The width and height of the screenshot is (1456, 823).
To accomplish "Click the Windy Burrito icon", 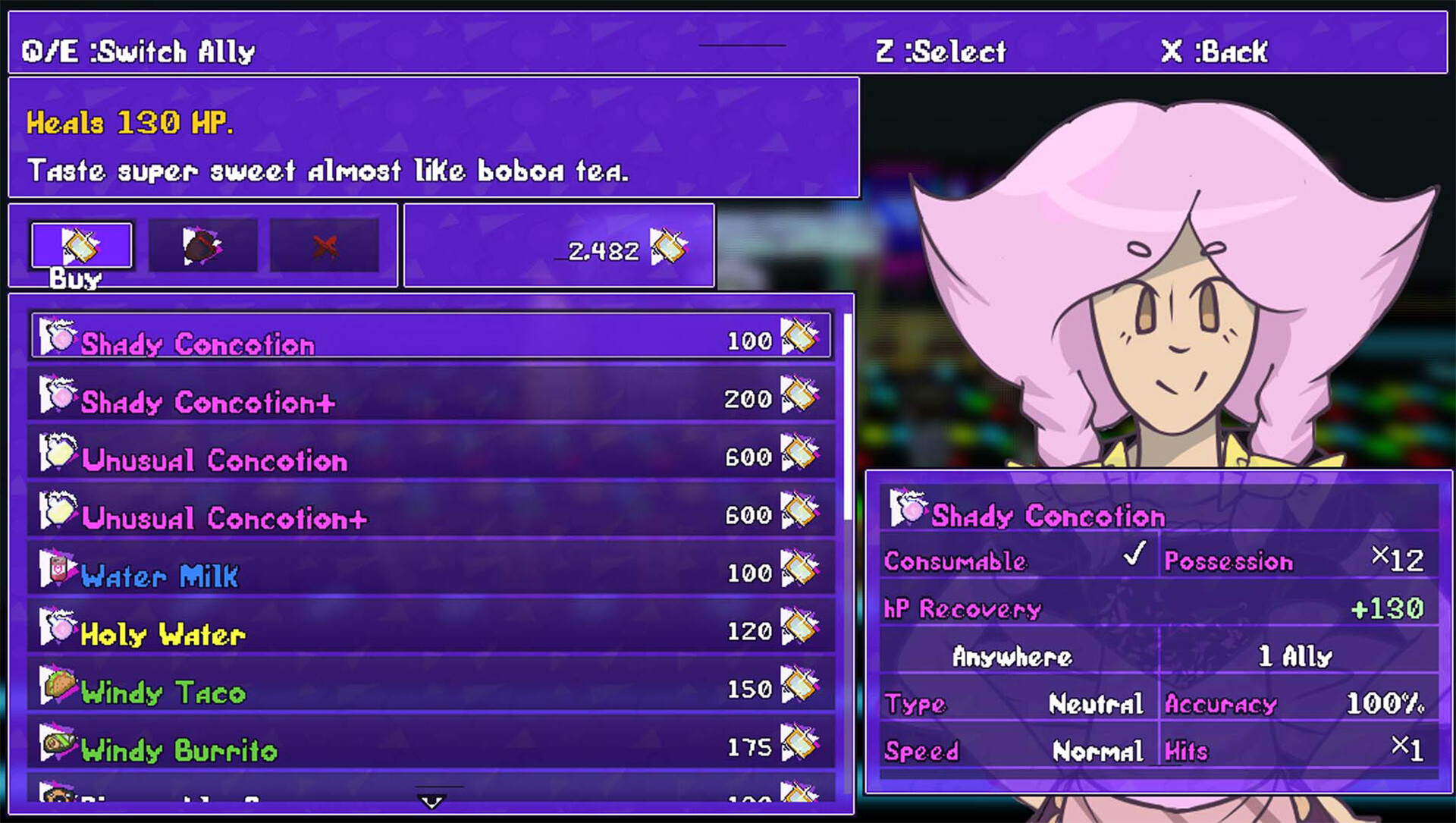I will point(61,743).
